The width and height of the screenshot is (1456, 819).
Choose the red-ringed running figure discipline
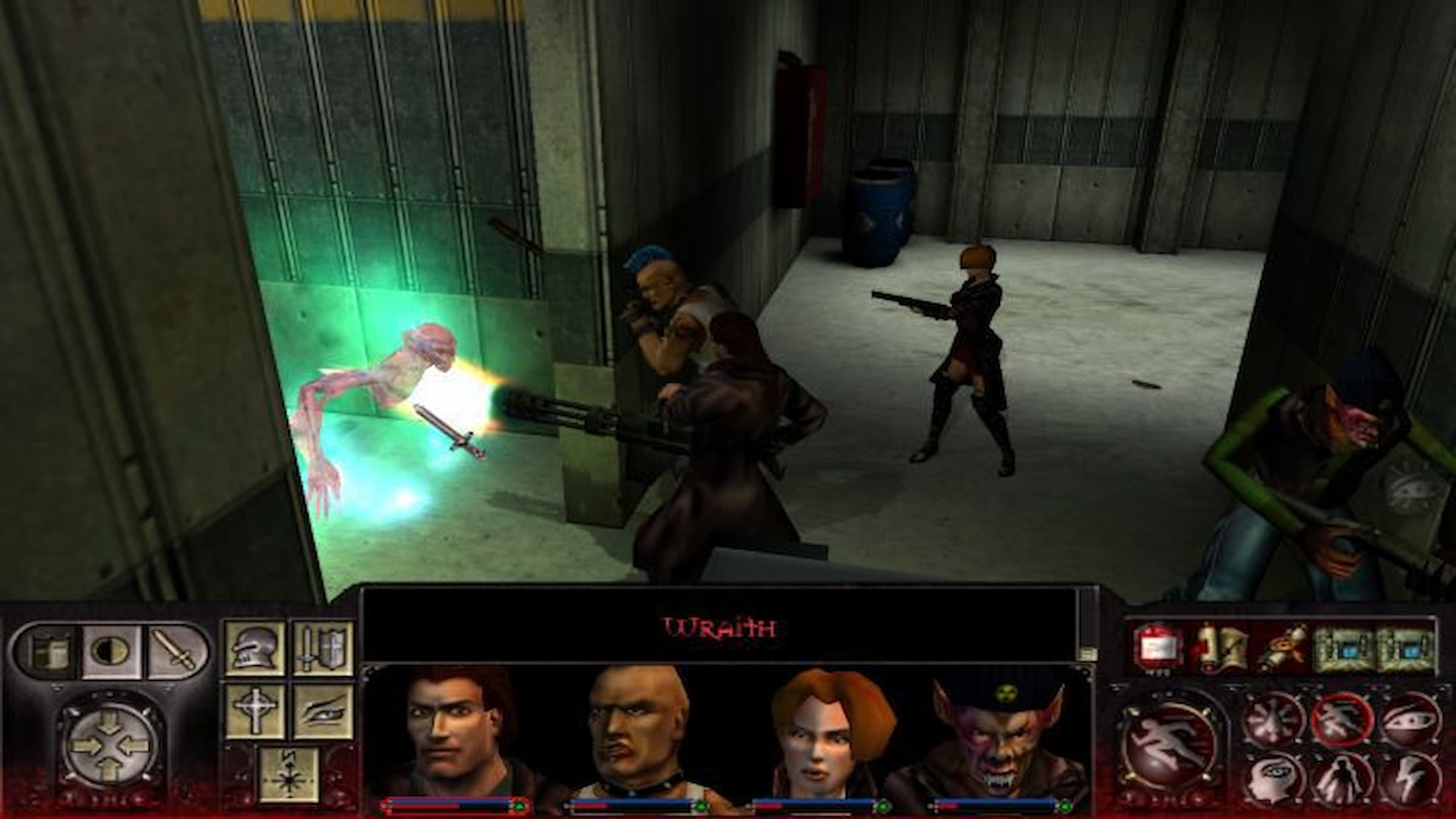tap(1341, 720)
